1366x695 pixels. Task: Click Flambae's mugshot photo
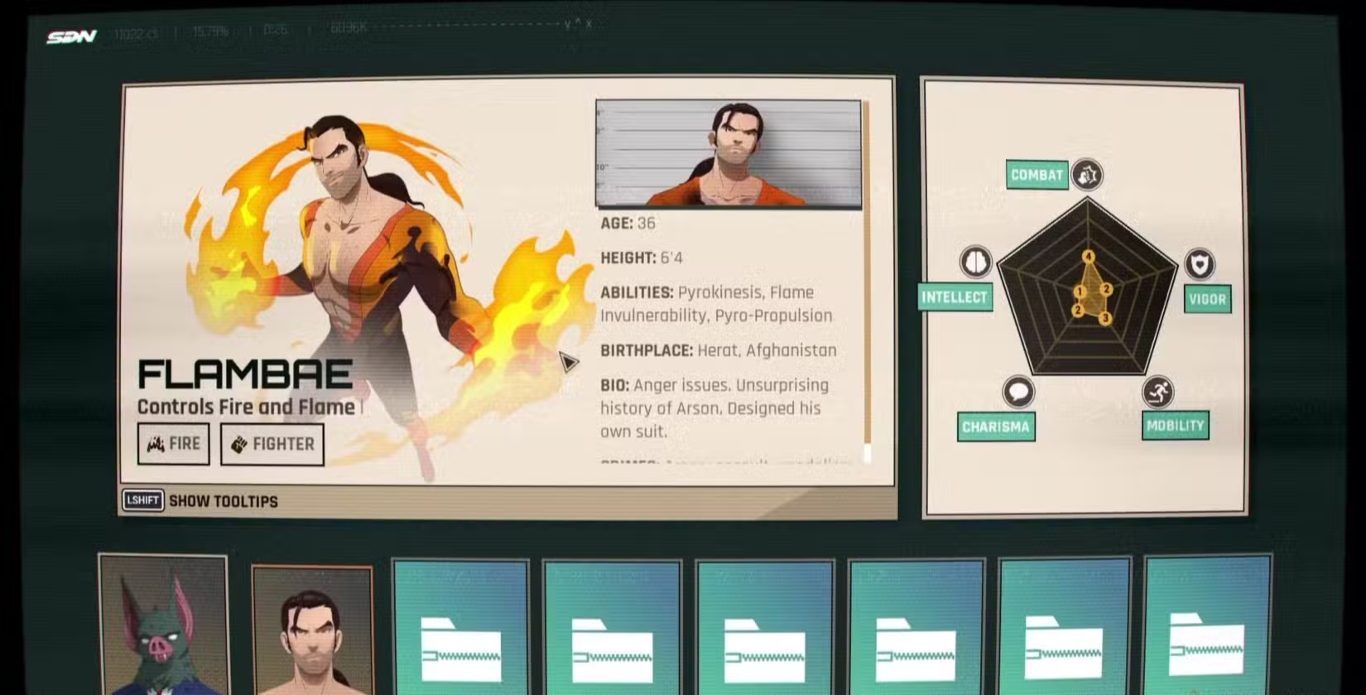coord(728,153)
